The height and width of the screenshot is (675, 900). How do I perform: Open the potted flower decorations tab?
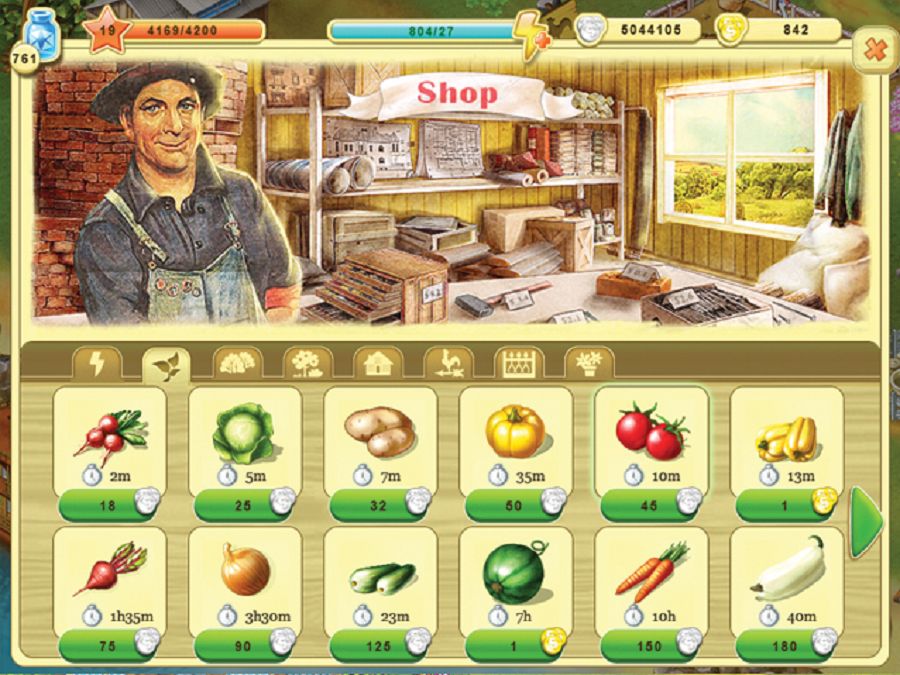click(588, 364)
